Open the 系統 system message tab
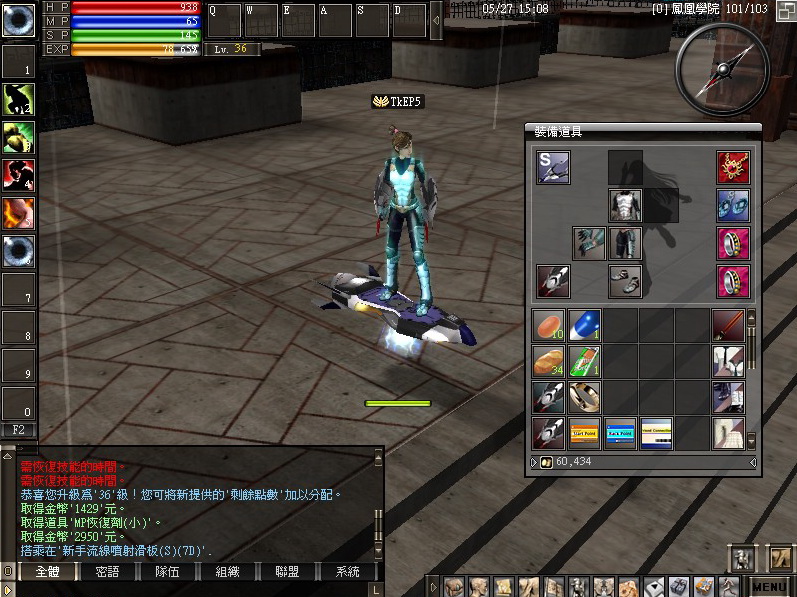 coord(347,572)
